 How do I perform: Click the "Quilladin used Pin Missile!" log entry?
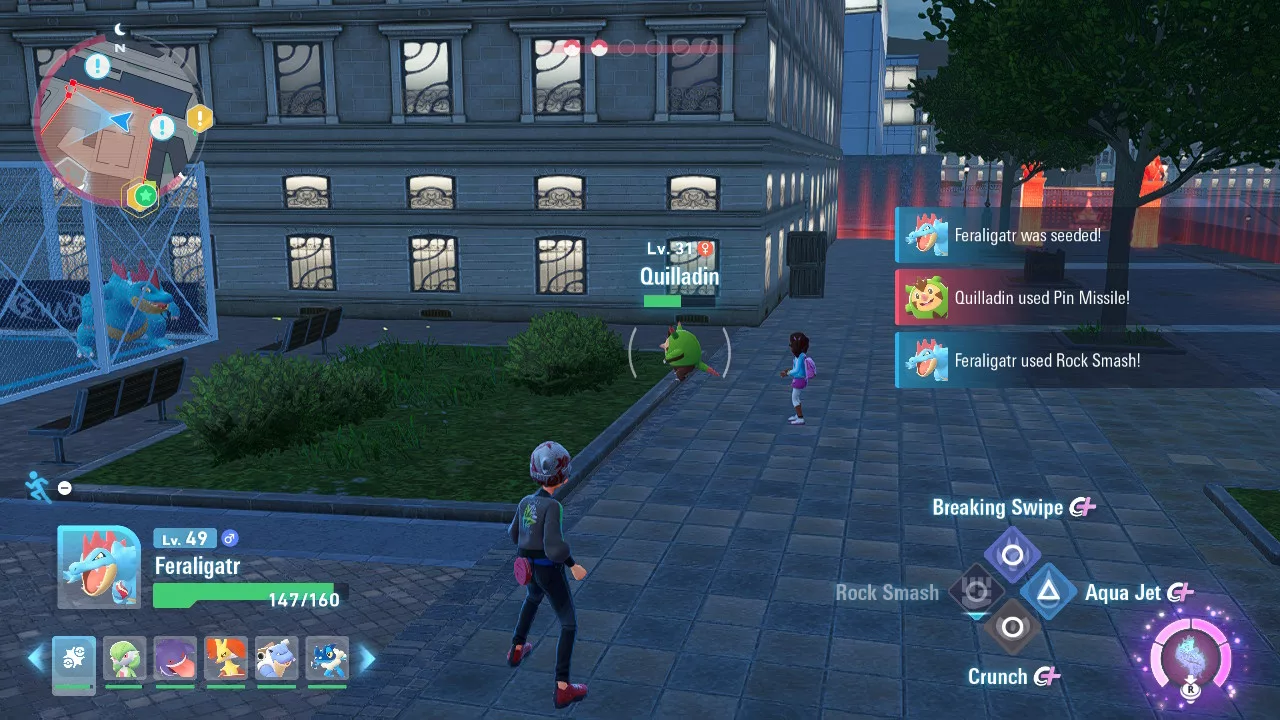pos(1041,298)
